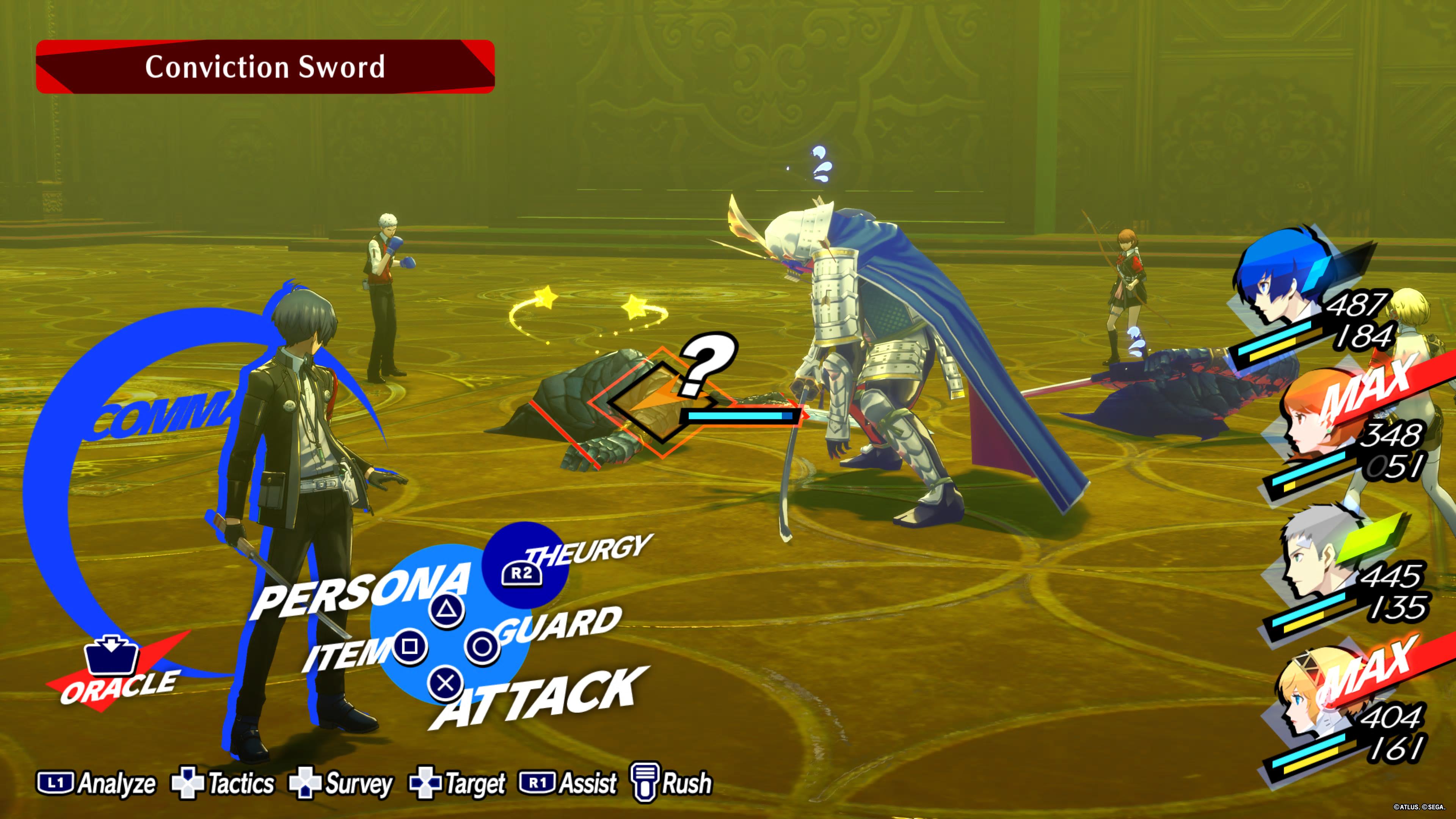Select the Analyze option

click(x=97, y=783)
